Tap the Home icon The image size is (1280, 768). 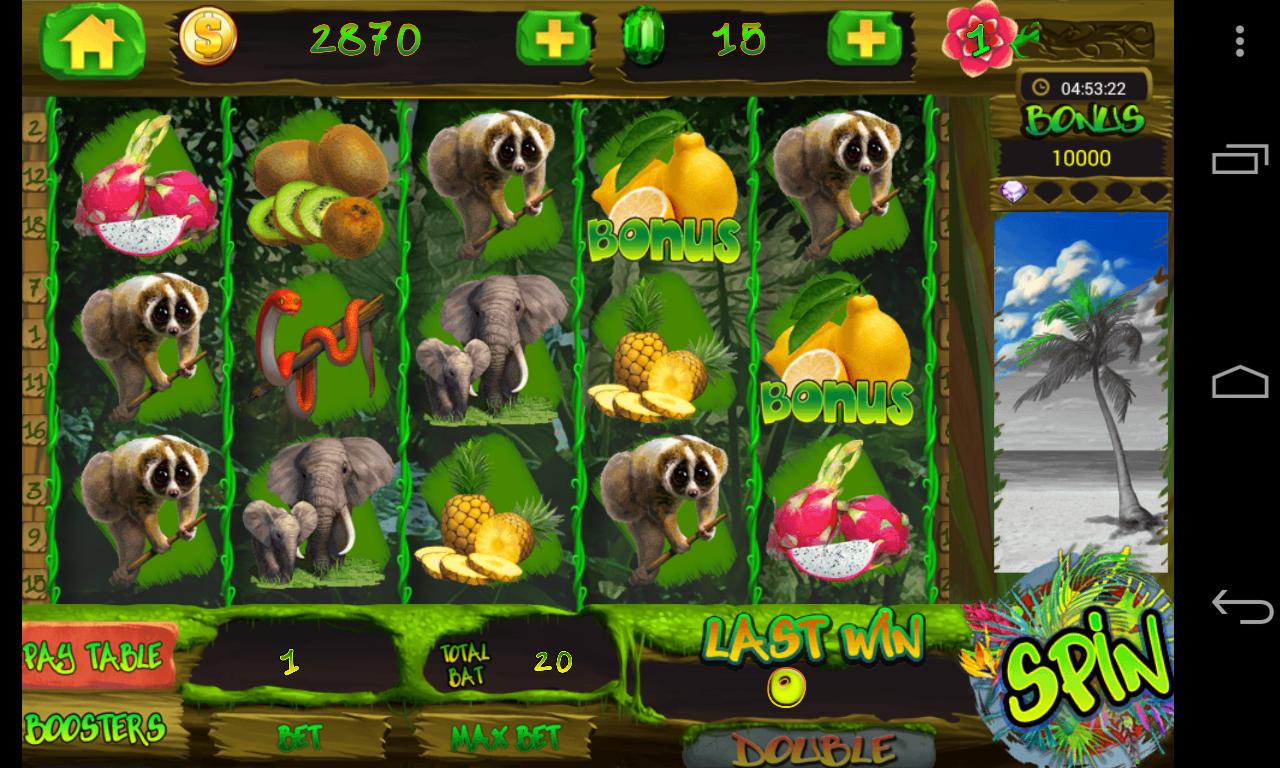(93, 37)
